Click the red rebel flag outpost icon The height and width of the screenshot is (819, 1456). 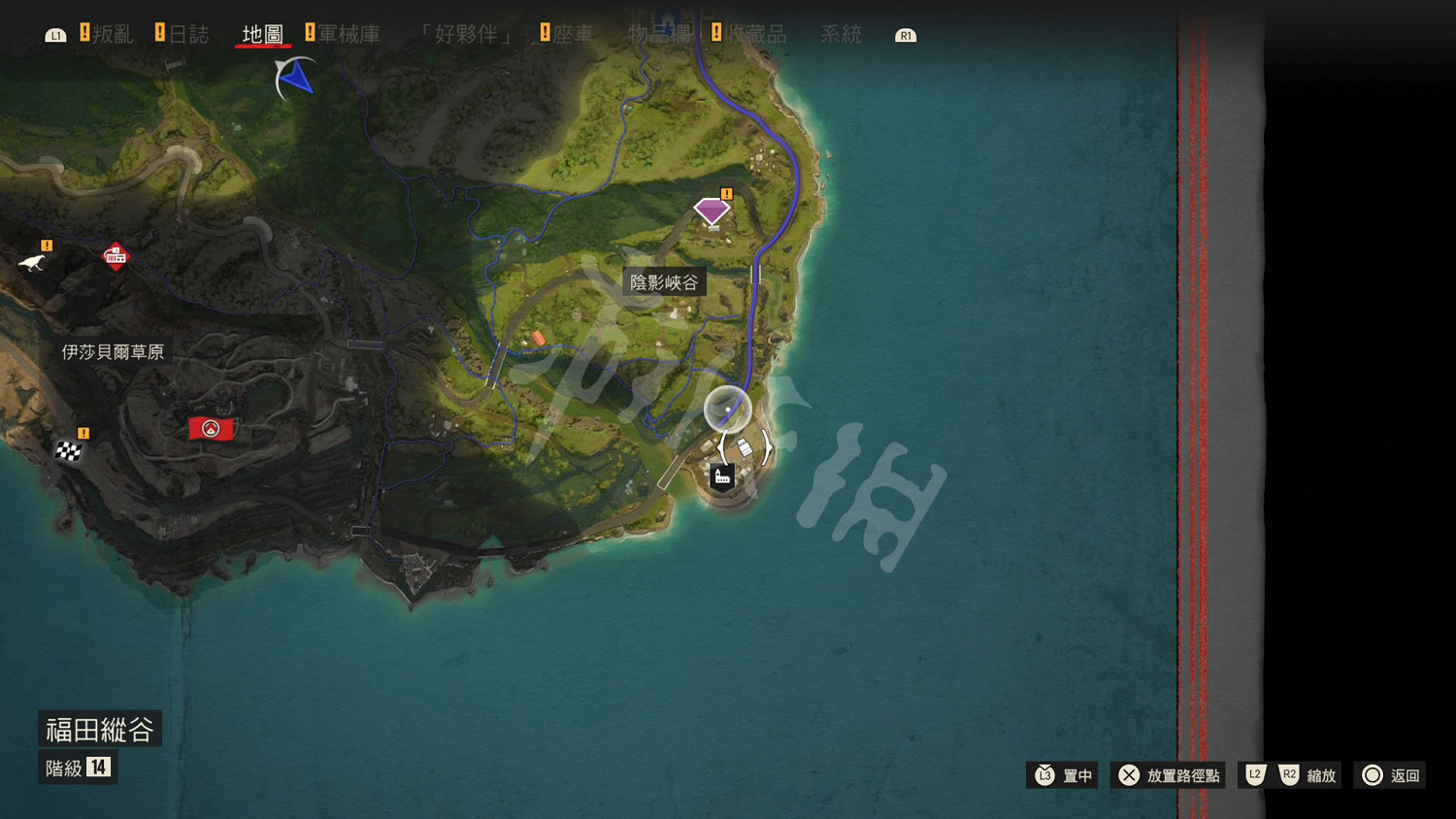(211, 428)
